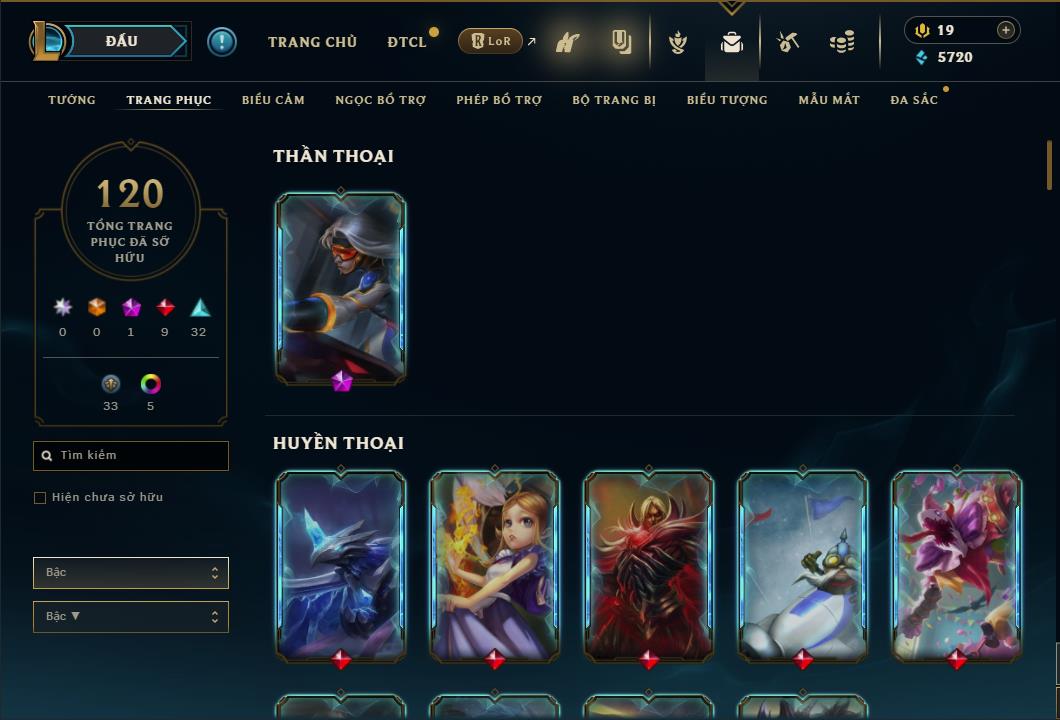Open the NGỌC BỔ TRỢ tab
The height and width of the screenshot is (720, 1060).
point(380,100)
